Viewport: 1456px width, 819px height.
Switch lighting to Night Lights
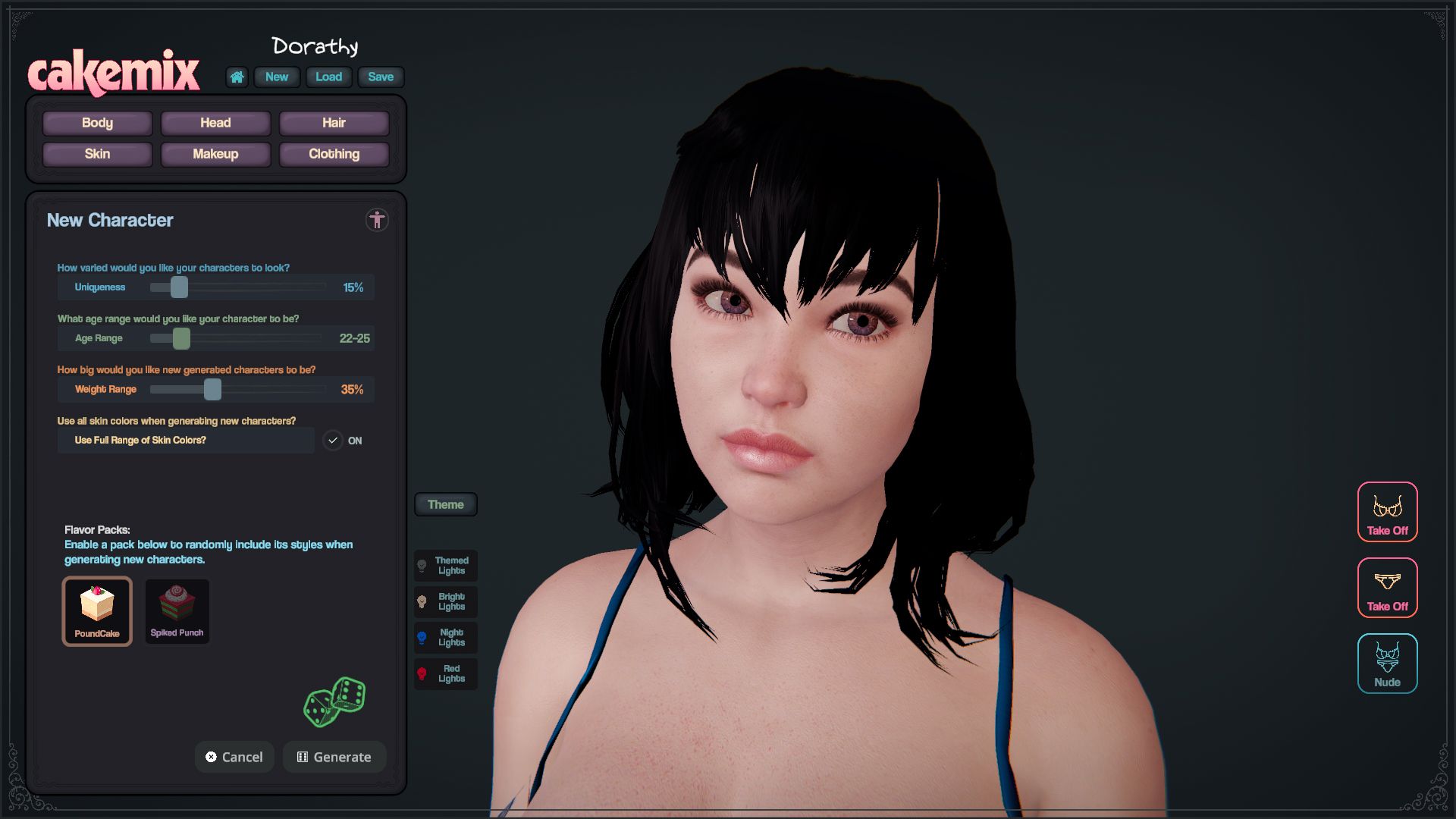[445, 638]
